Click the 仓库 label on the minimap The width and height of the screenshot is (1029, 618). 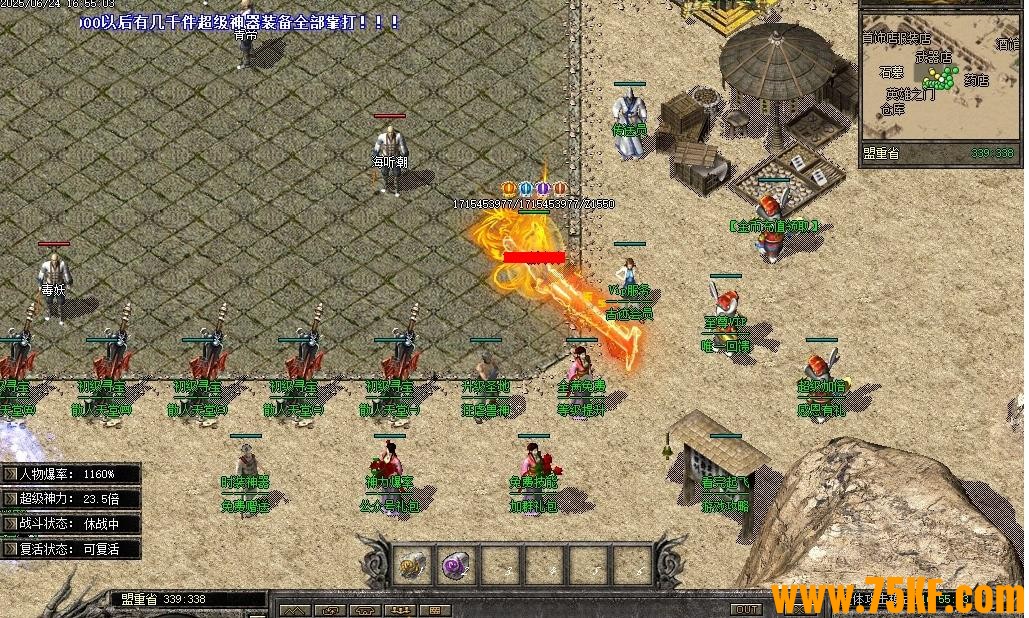coord(892,109)
